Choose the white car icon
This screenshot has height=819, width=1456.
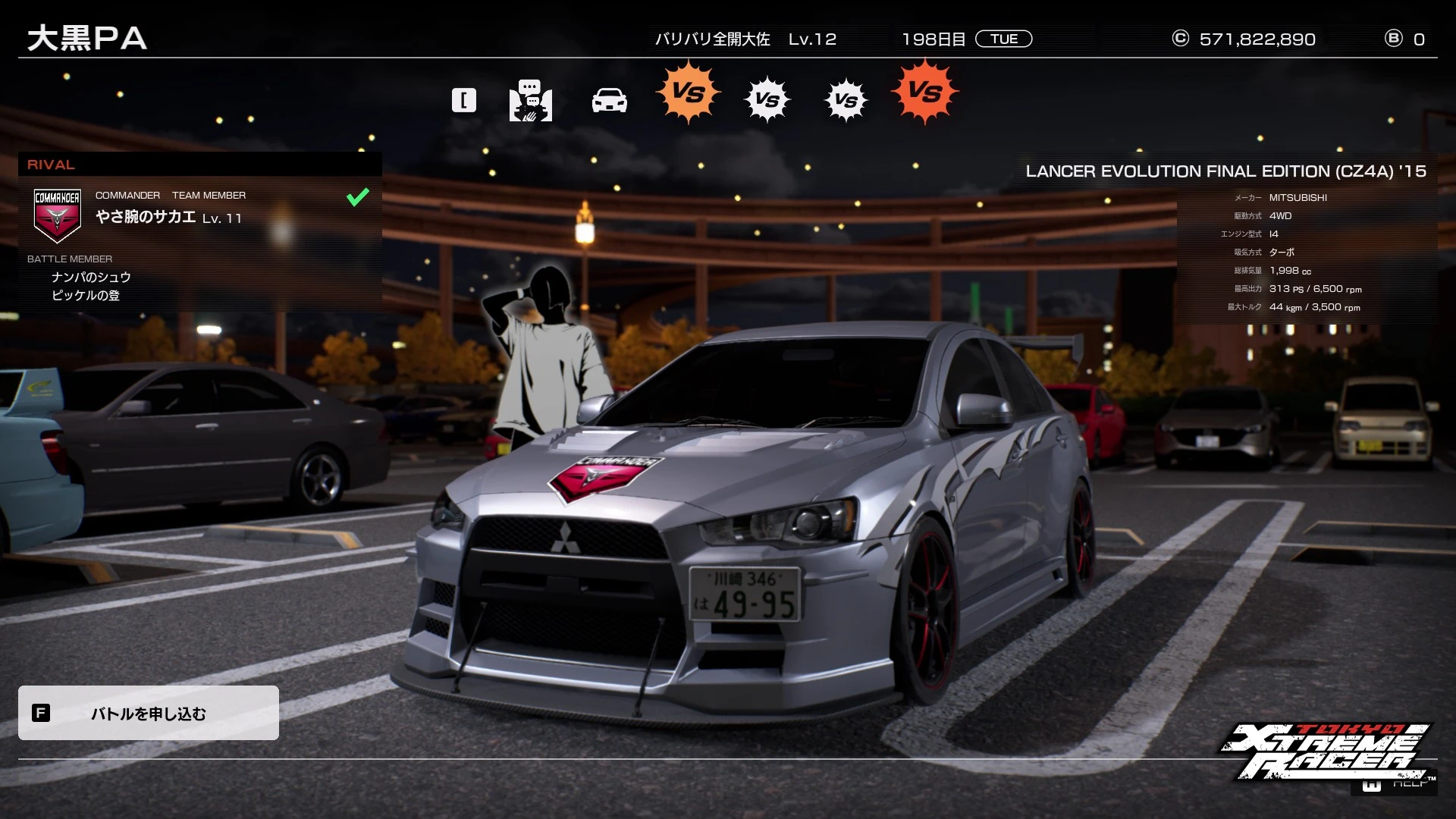[609, 100]
